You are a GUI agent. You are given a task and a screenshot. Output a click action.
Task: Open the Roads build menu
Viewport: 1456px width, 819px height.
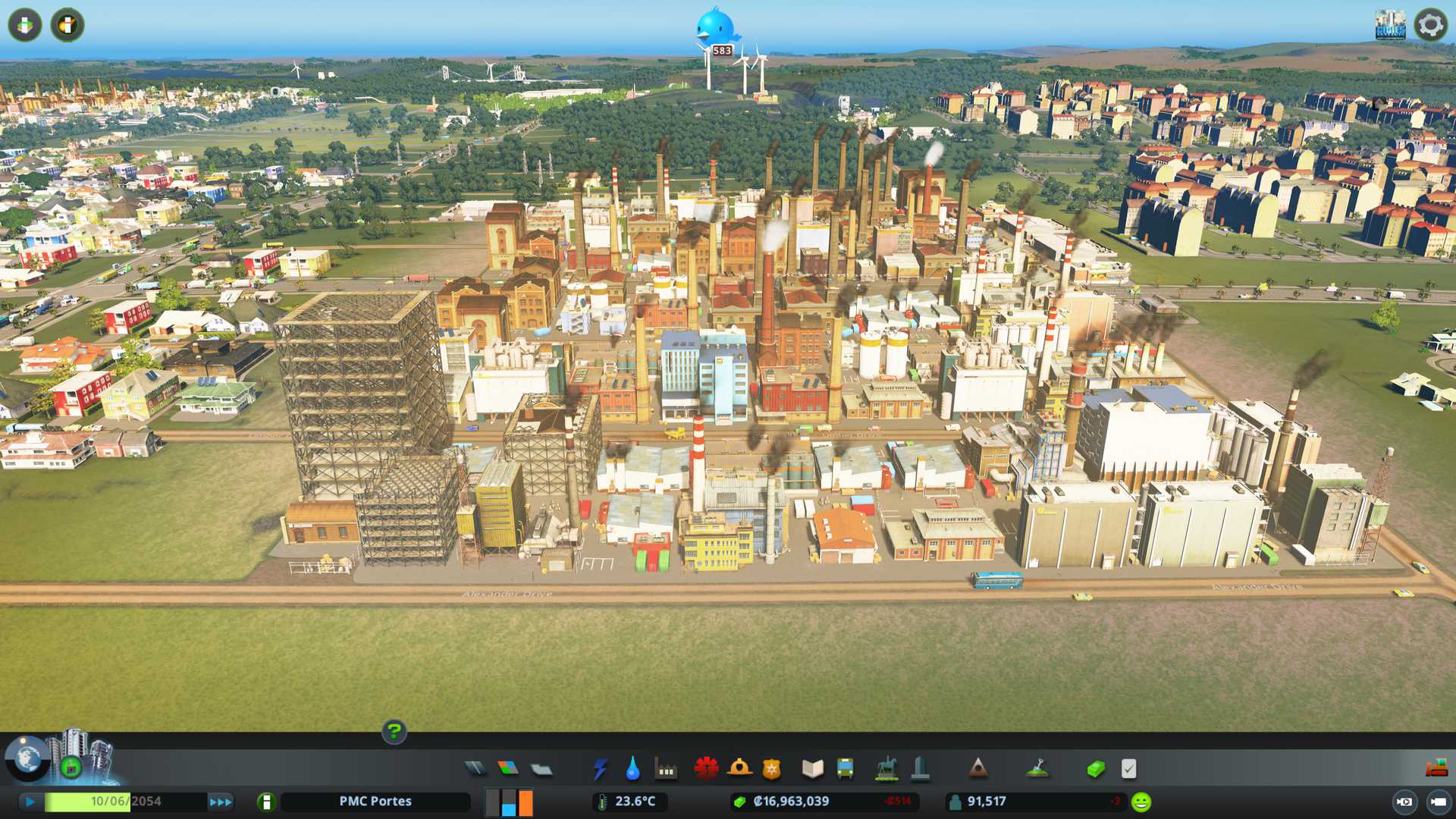475,769
